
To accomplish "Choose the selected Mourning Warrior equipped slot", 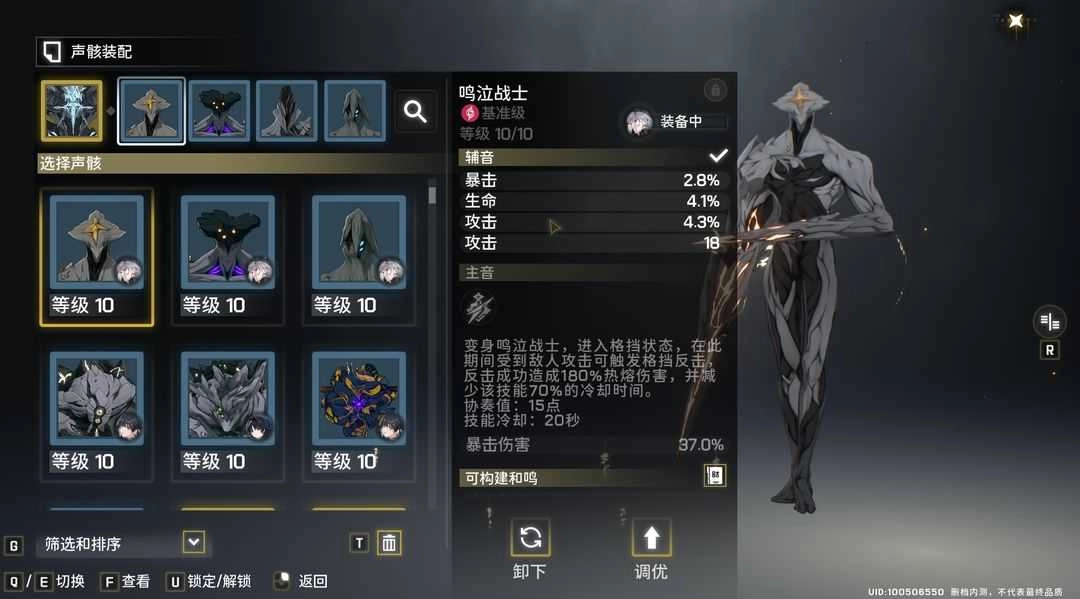I will 151,111.
